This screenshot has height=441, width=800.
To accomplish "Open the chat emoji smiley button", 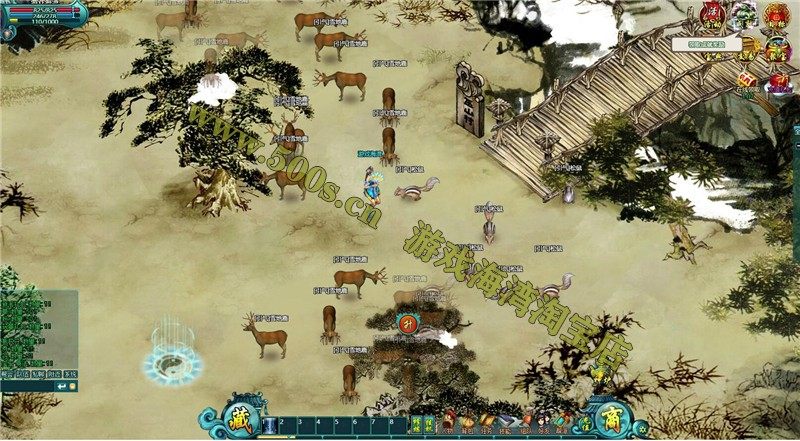I will 73,385.
